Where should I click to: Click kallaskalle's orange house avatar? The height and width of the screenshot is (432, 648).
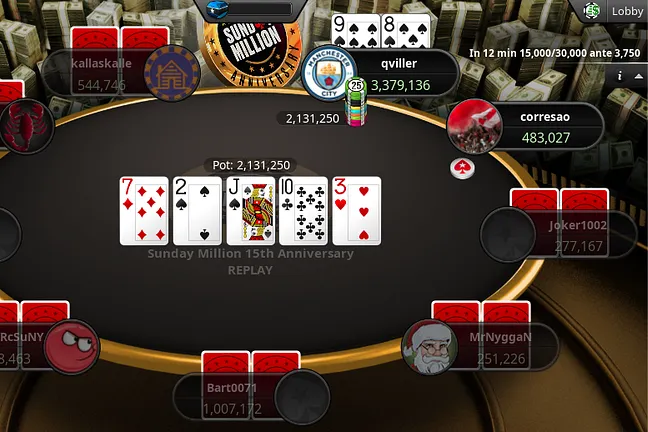171,72
